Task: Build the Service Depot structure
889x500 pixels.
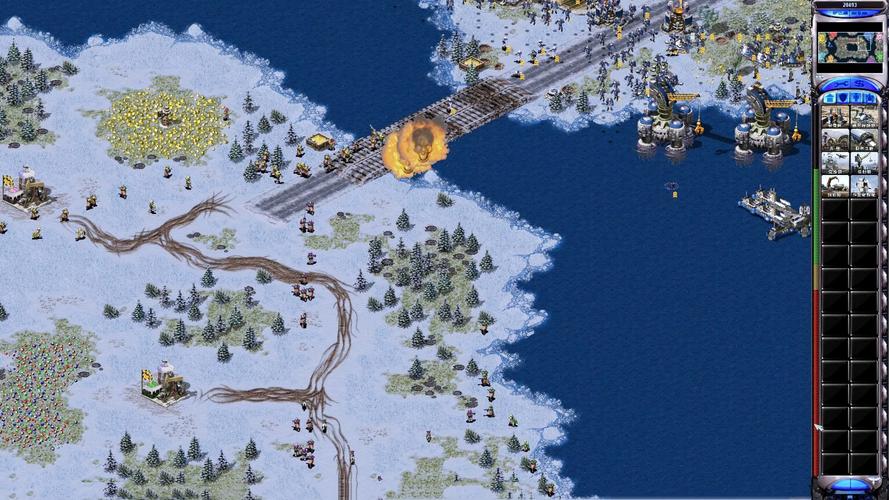Action: coord(835,185)
